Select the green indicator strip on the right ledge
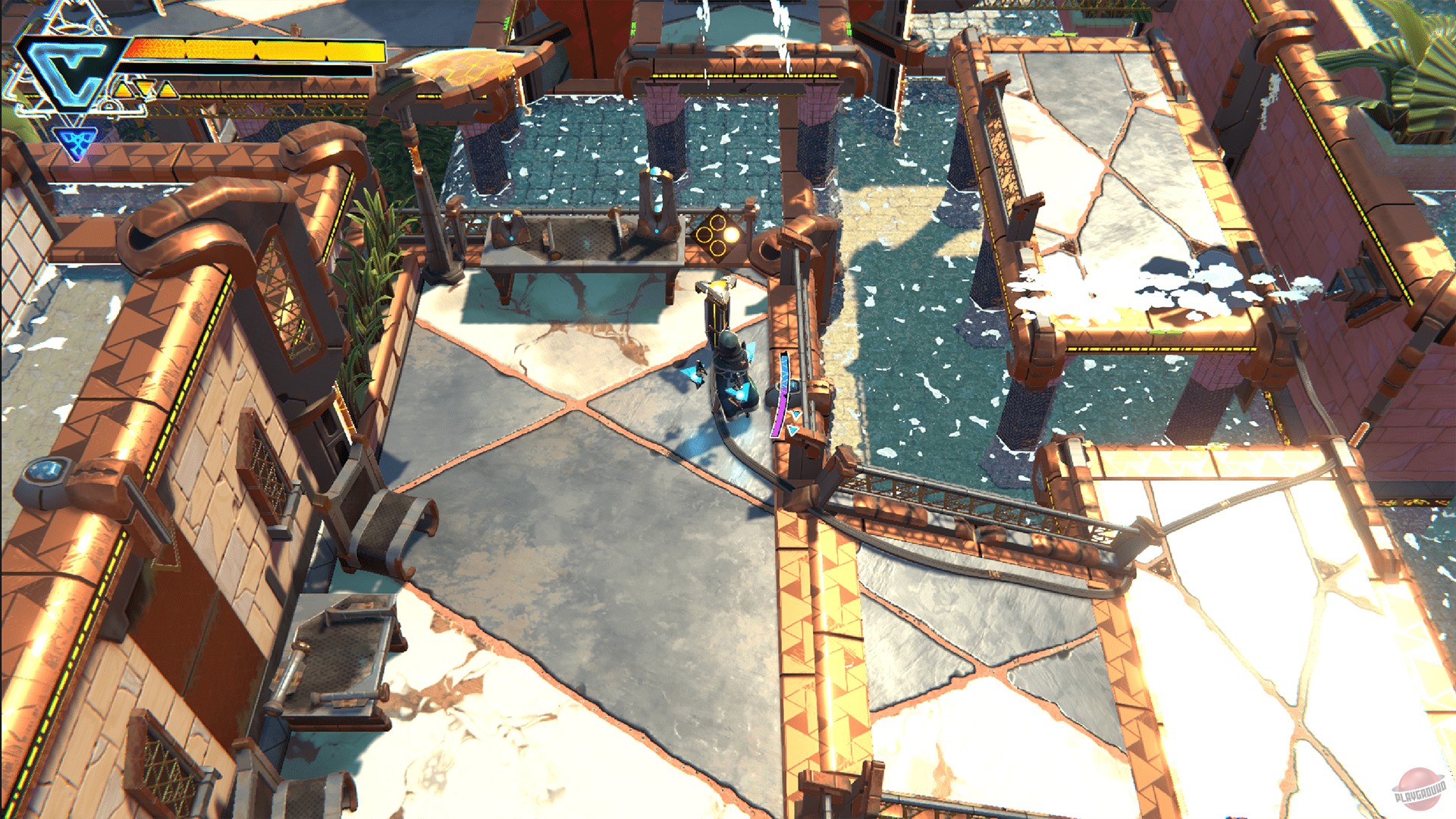 1164,331
